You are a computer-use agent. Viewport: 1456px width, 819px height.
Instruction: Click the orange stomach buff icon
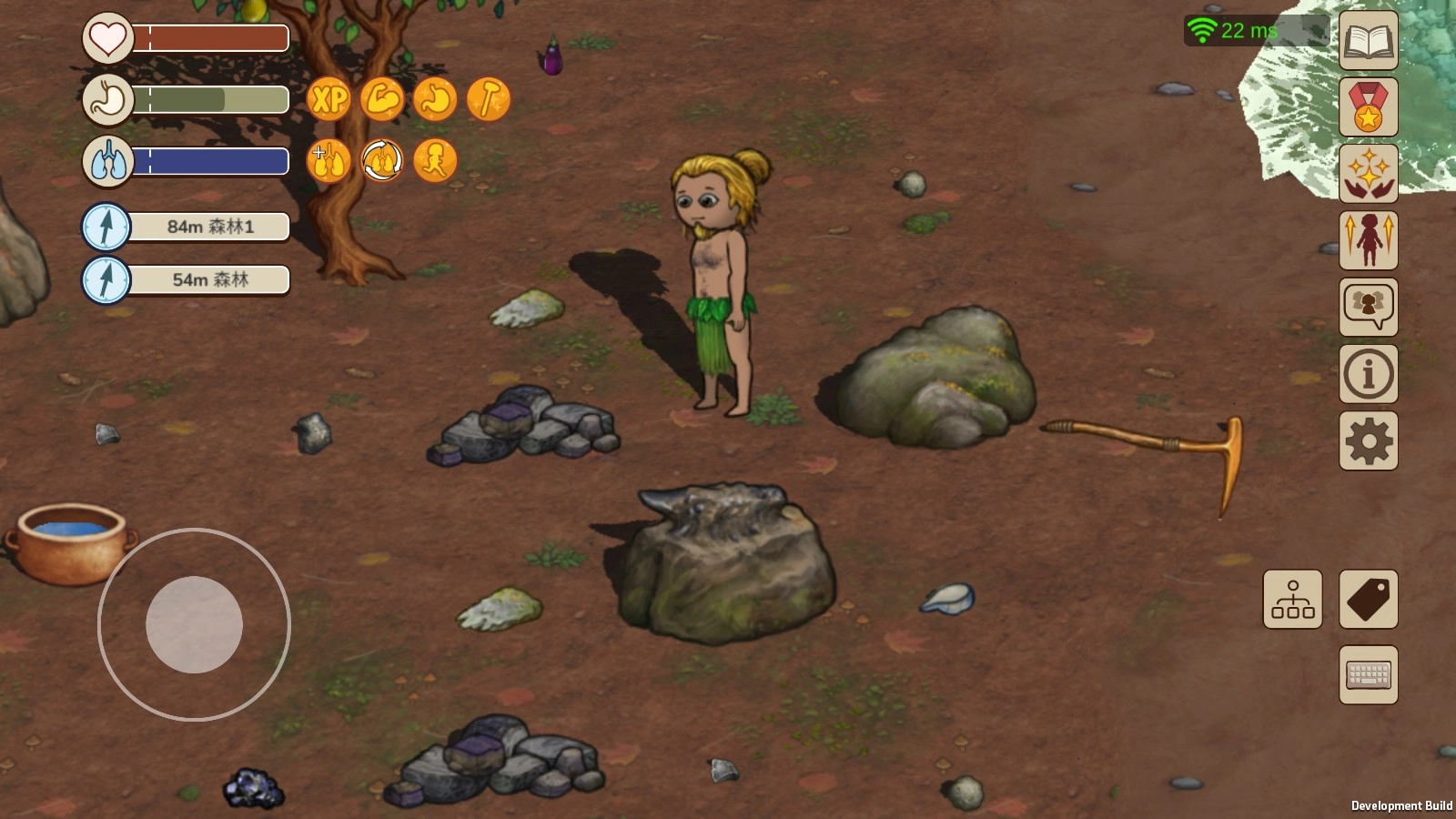435,99
